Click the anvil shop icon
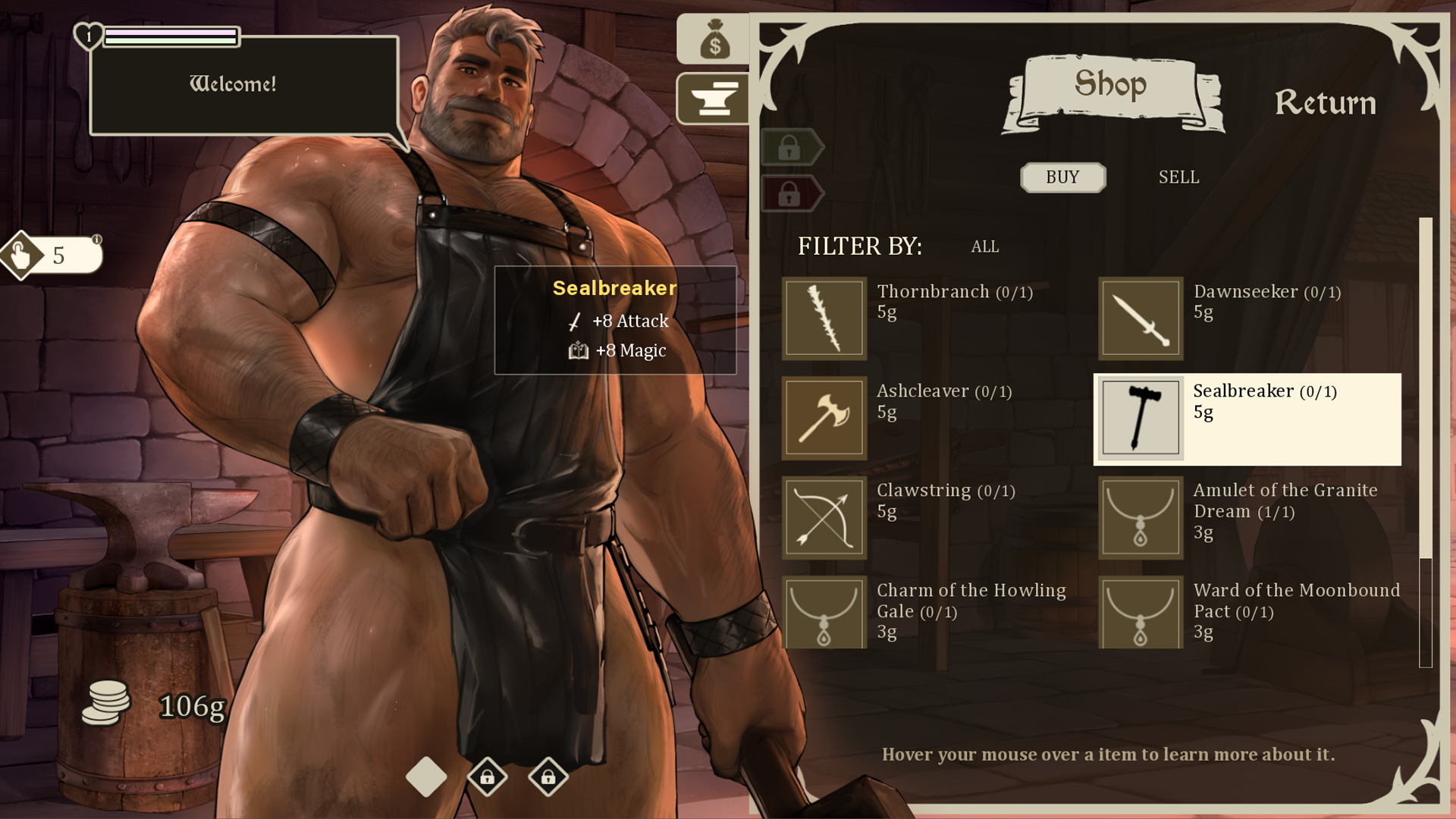The image size is (1456, 819). pyautogui.click(x=714, y=99)
